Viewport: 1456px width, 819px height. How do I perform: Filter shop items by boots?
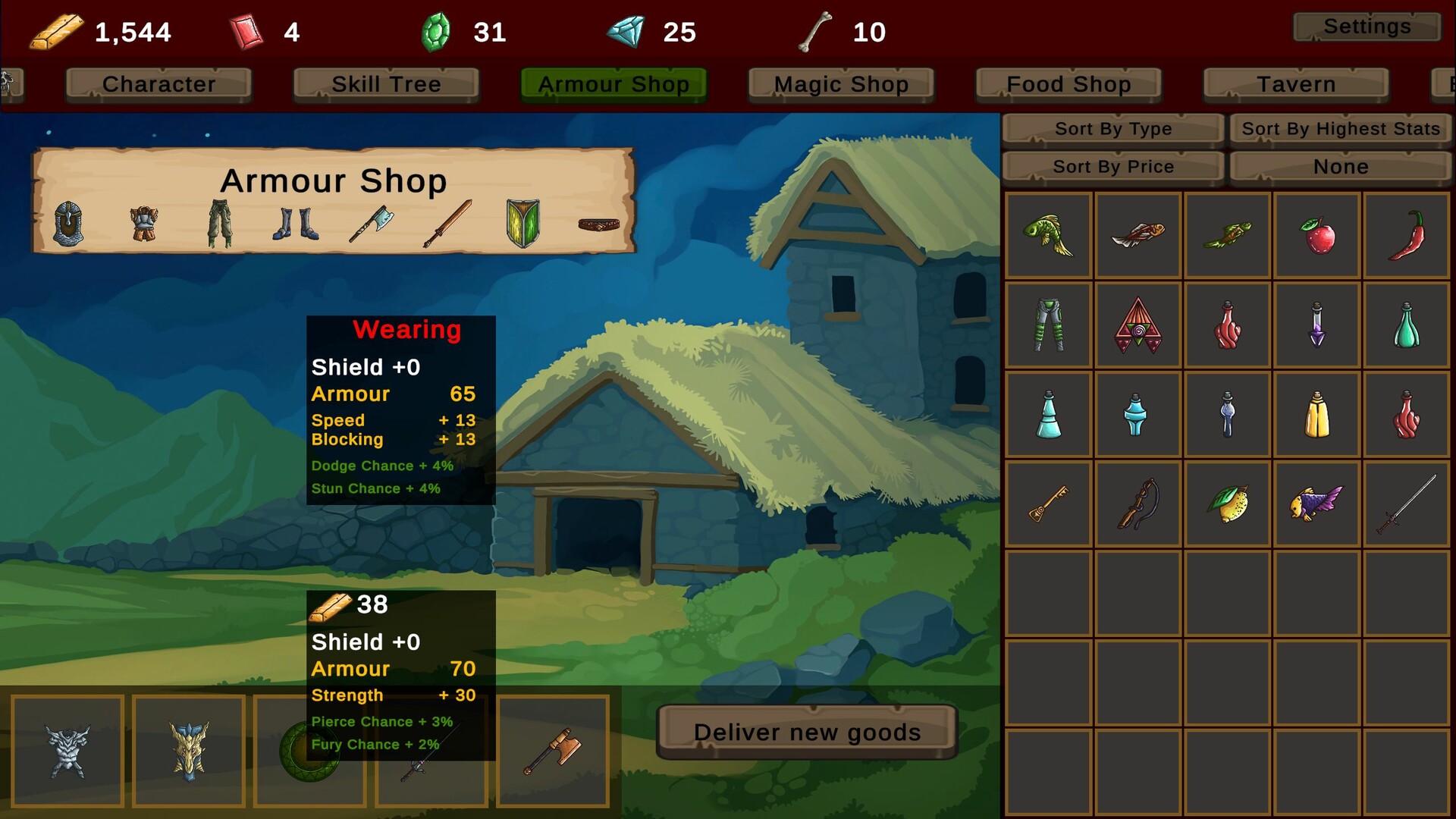294,226
